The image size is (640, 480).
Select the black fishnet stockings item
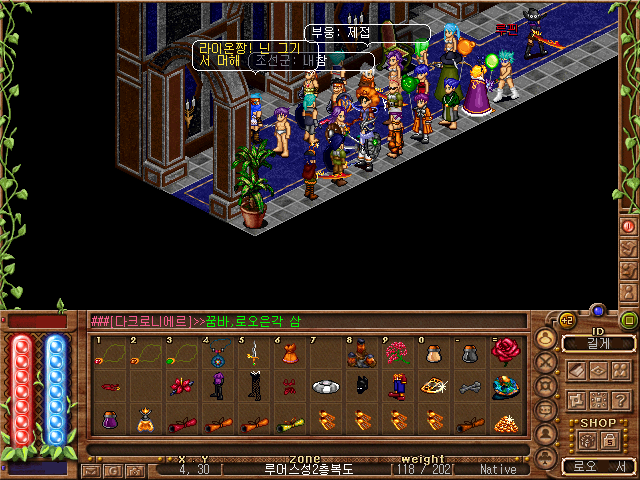pos(254,386)
